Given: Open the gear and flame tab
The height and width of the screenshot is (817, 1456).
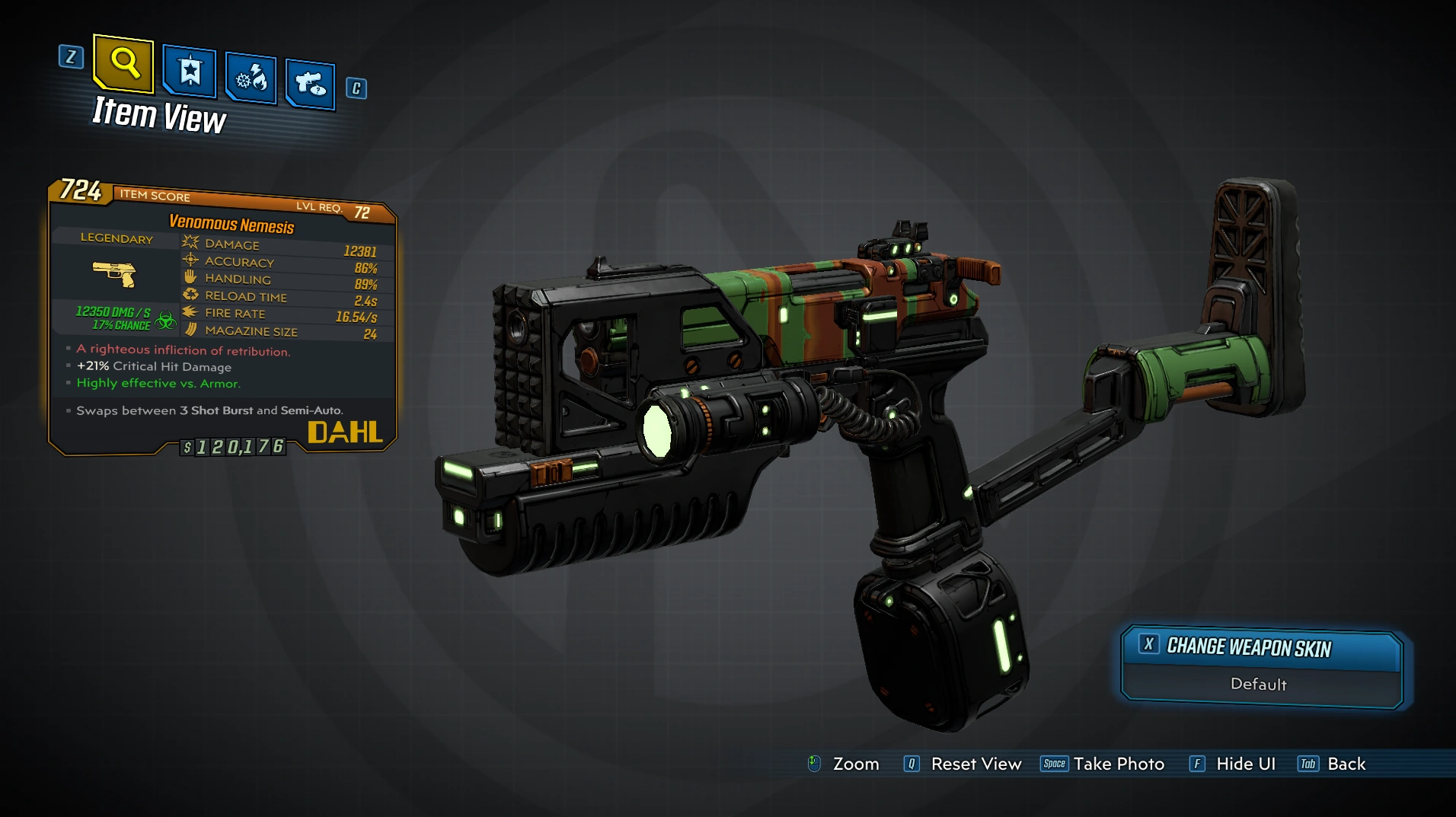Looking at the screenshot, I should click(251, 78).
